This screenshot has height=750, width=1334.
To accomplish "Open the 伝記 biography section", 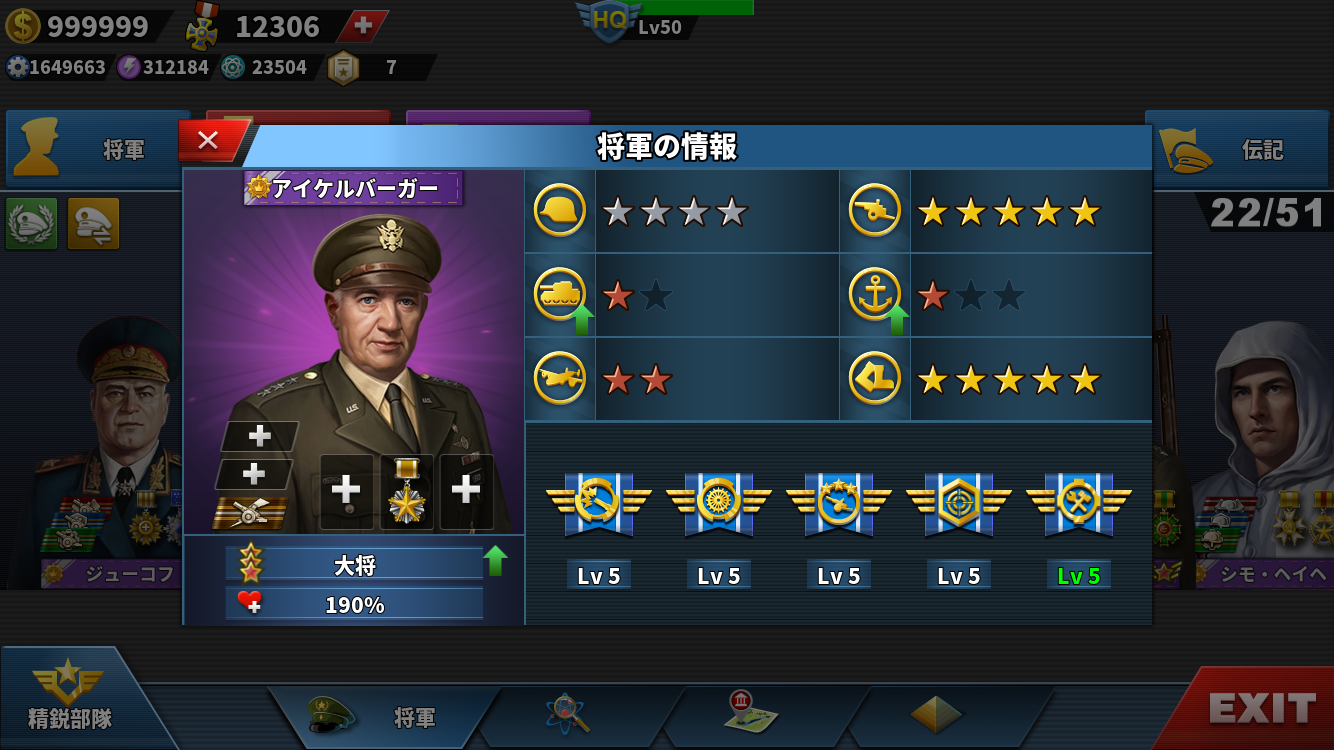I will 1238,150.
